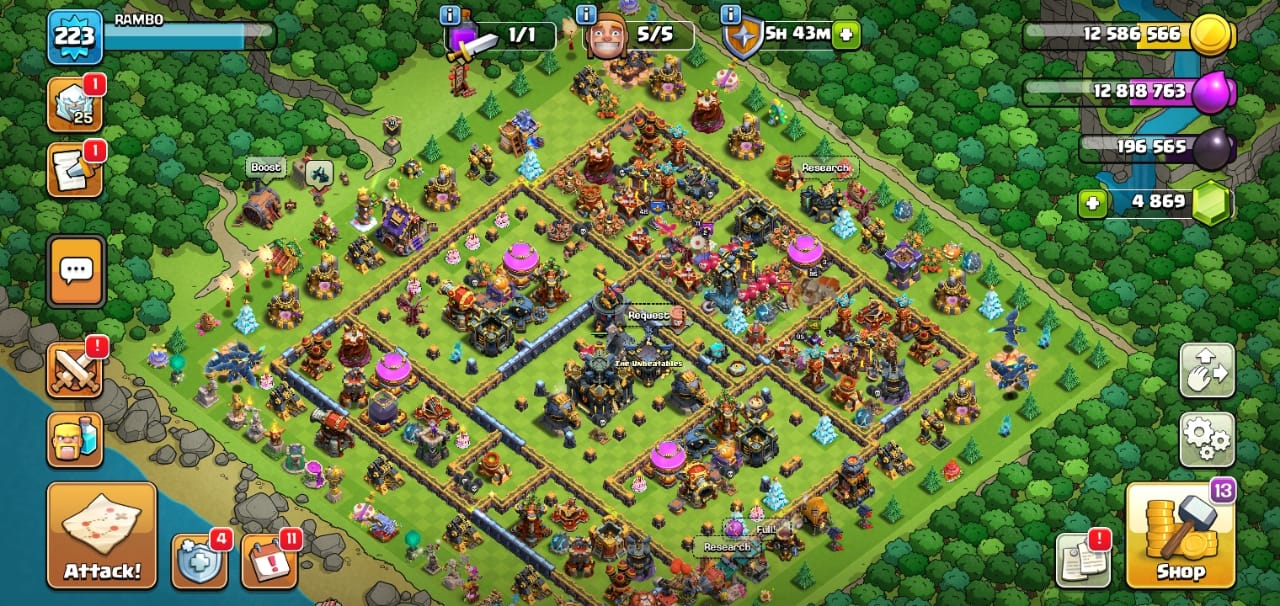Add more gems with the plus button
Image resolution: width=1280 pixels, height=606 pixels.
1093,203
